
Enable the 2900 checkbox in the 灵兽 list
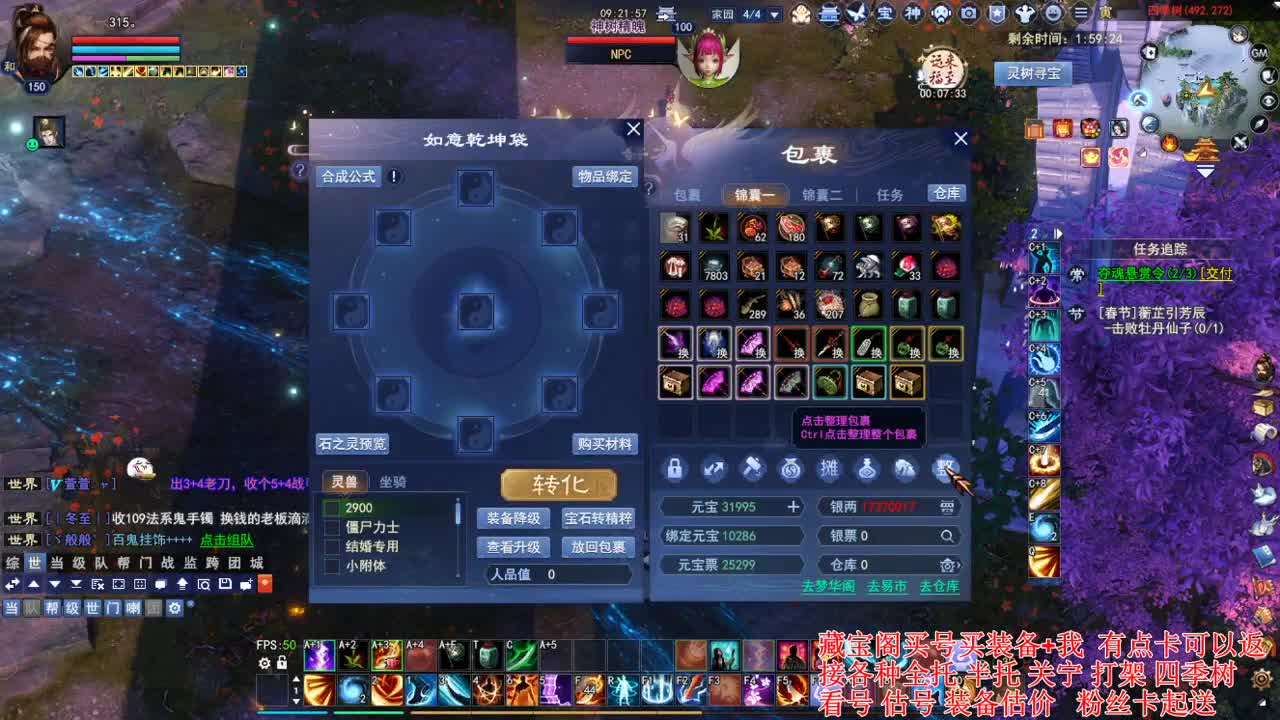coord(331,508)
